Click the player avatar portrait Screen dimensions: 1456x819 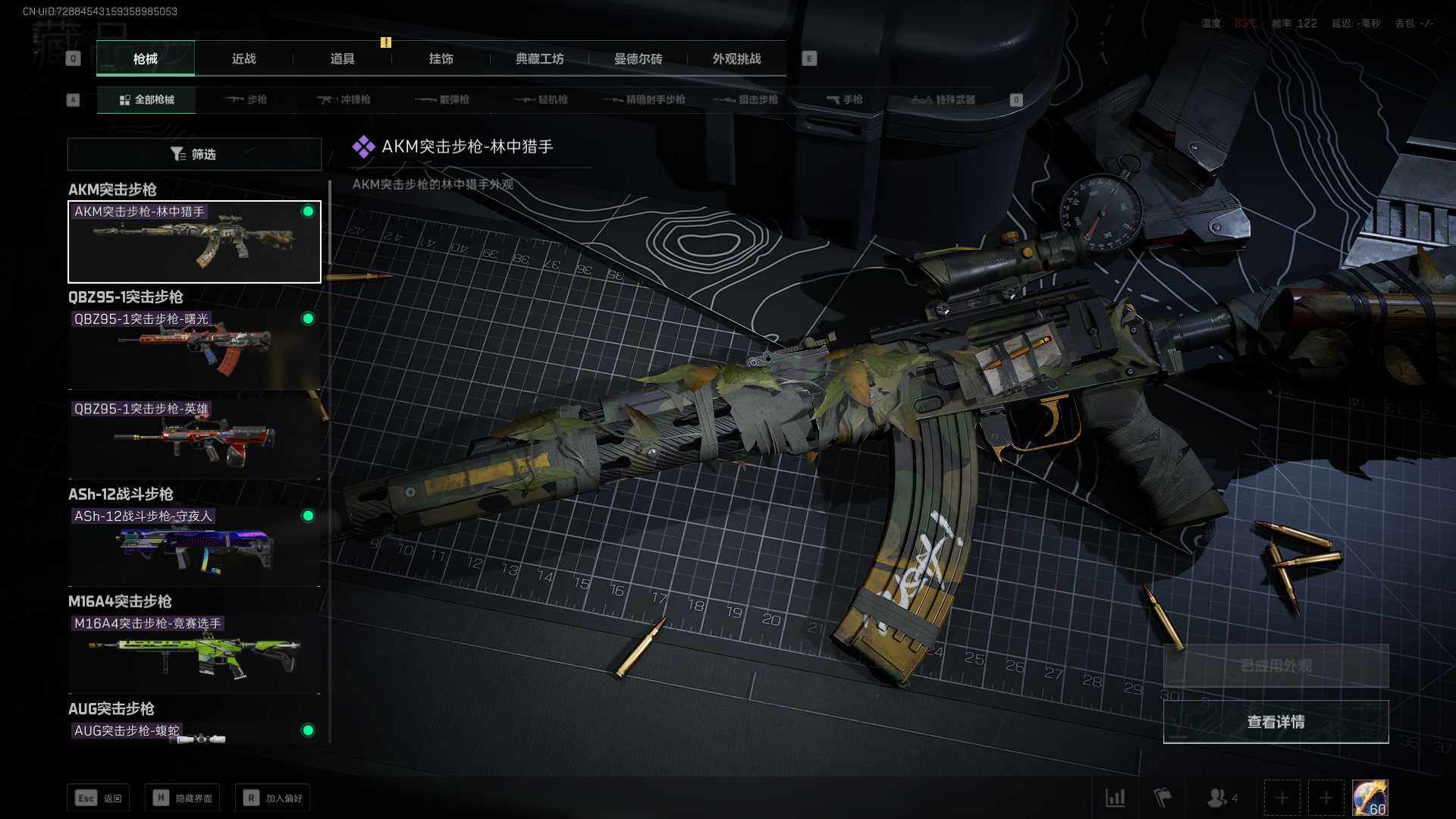1370,798
